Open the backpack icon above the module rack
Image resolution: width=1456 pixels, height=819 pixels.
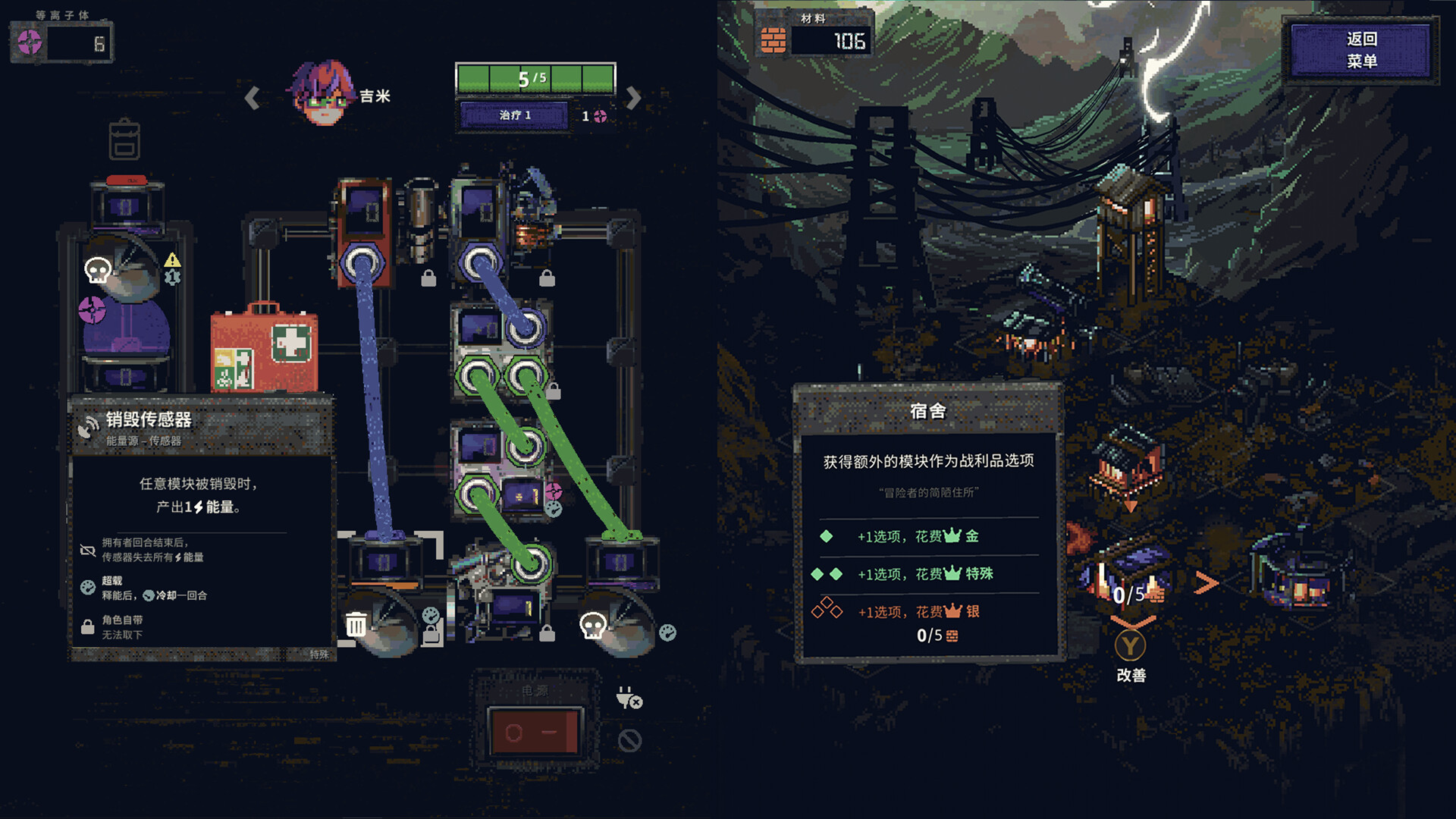(124, 140)
